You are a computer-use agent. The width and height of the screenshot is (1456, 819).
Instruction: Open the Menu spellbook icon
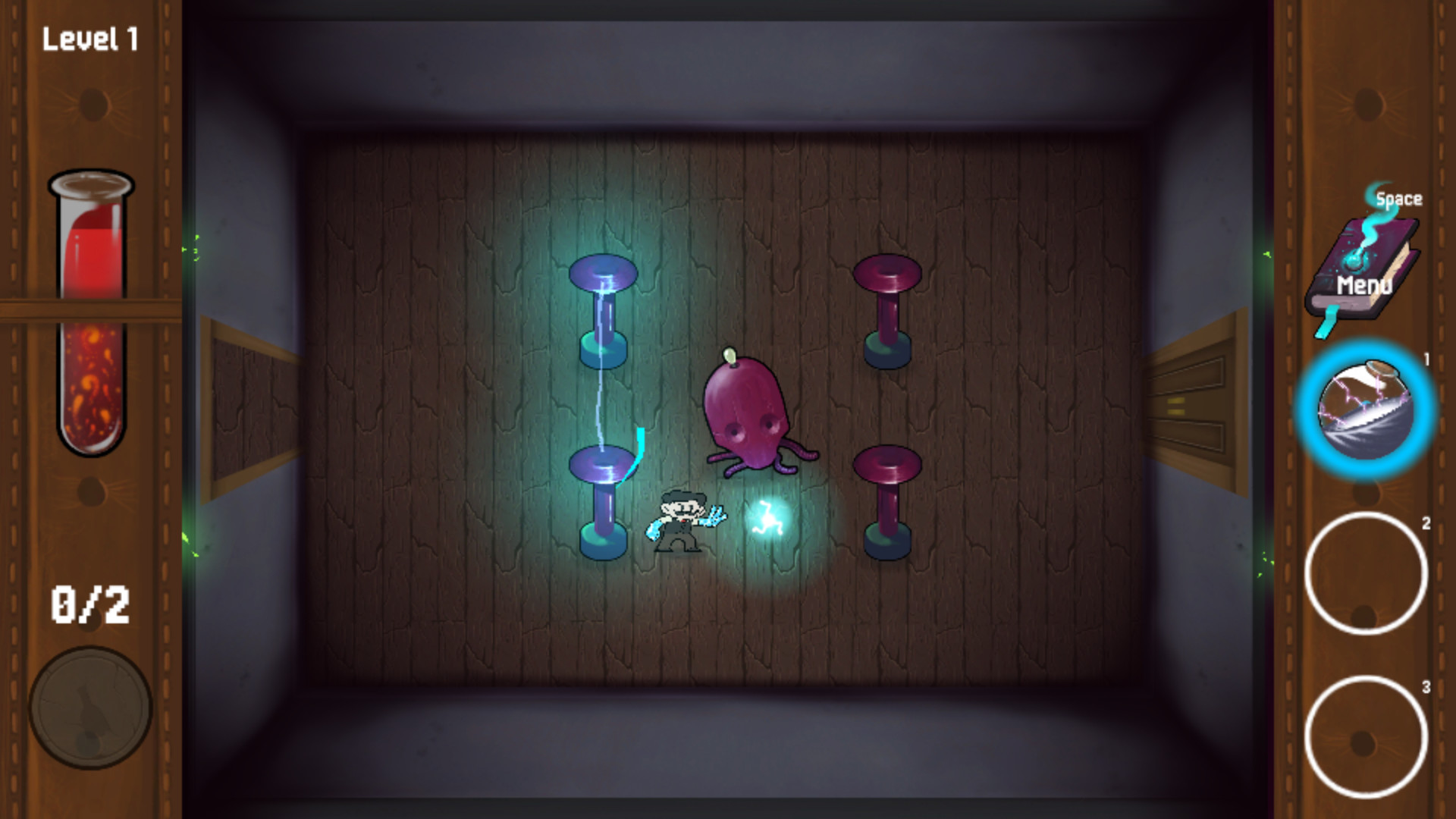pos(1362,265)
